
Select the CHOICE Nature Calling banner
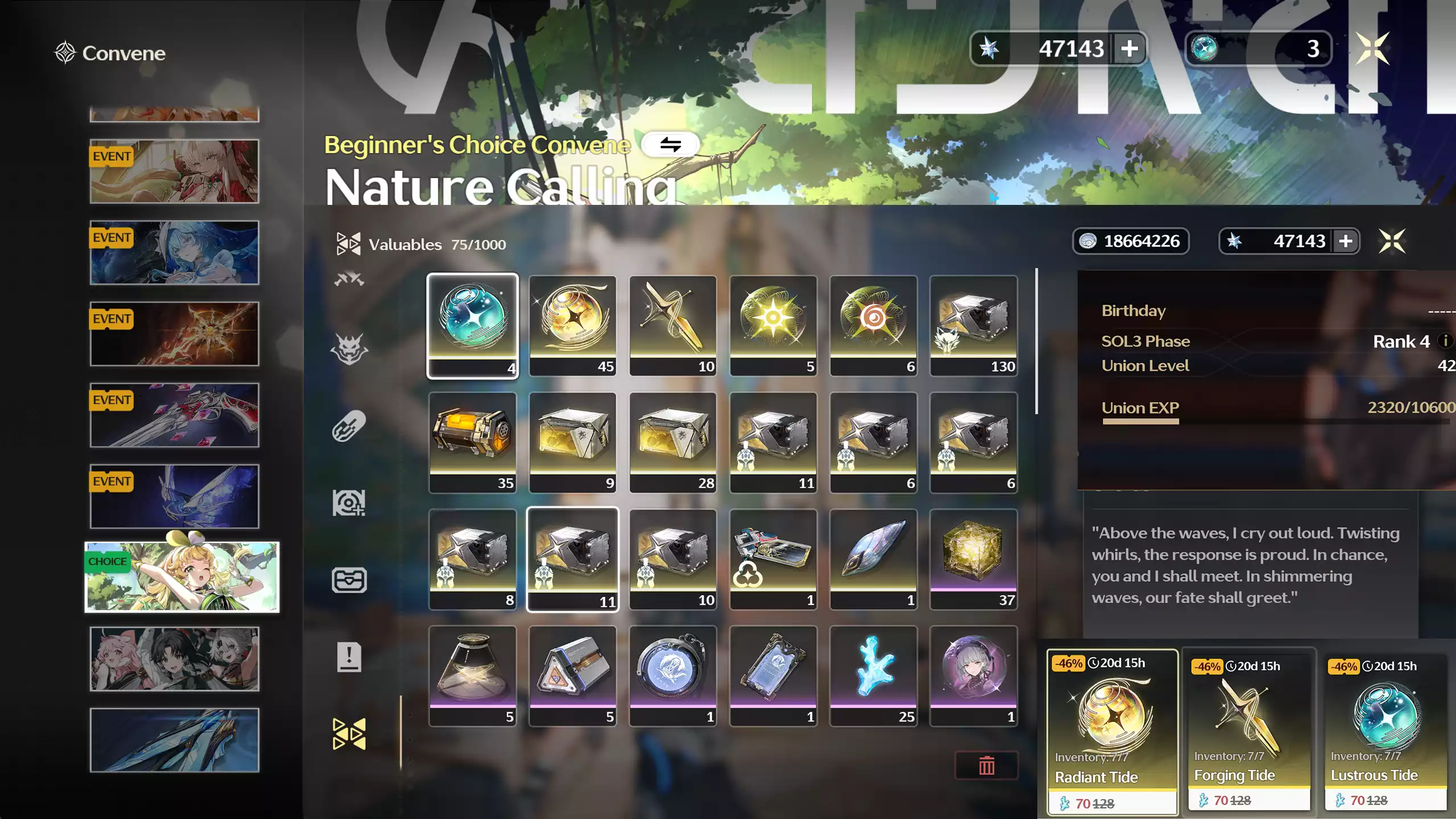[182, 577]
